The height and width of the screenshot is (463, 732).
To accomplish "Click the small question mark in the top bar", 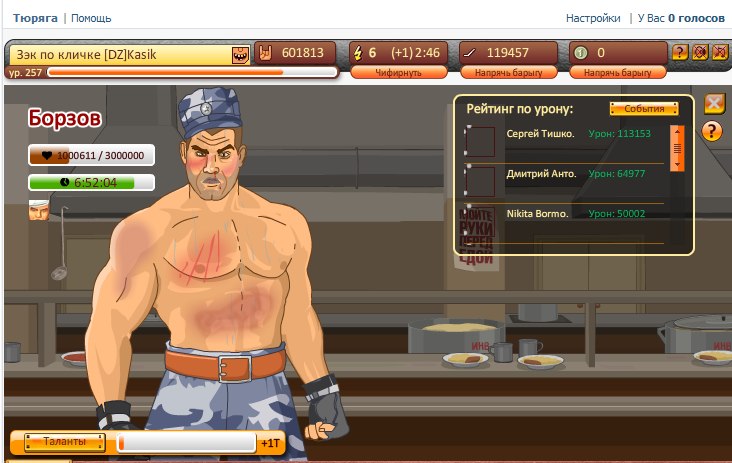I will tap(680, 52).
